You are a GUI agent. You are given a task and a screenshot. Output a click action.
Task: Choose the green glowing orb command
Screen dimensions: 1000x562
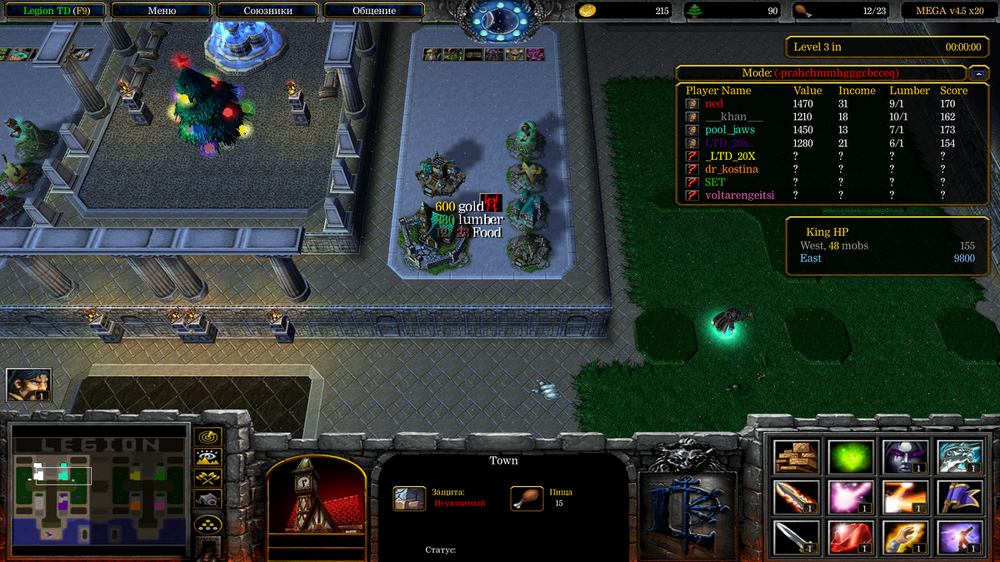click(x=851, y=456)
